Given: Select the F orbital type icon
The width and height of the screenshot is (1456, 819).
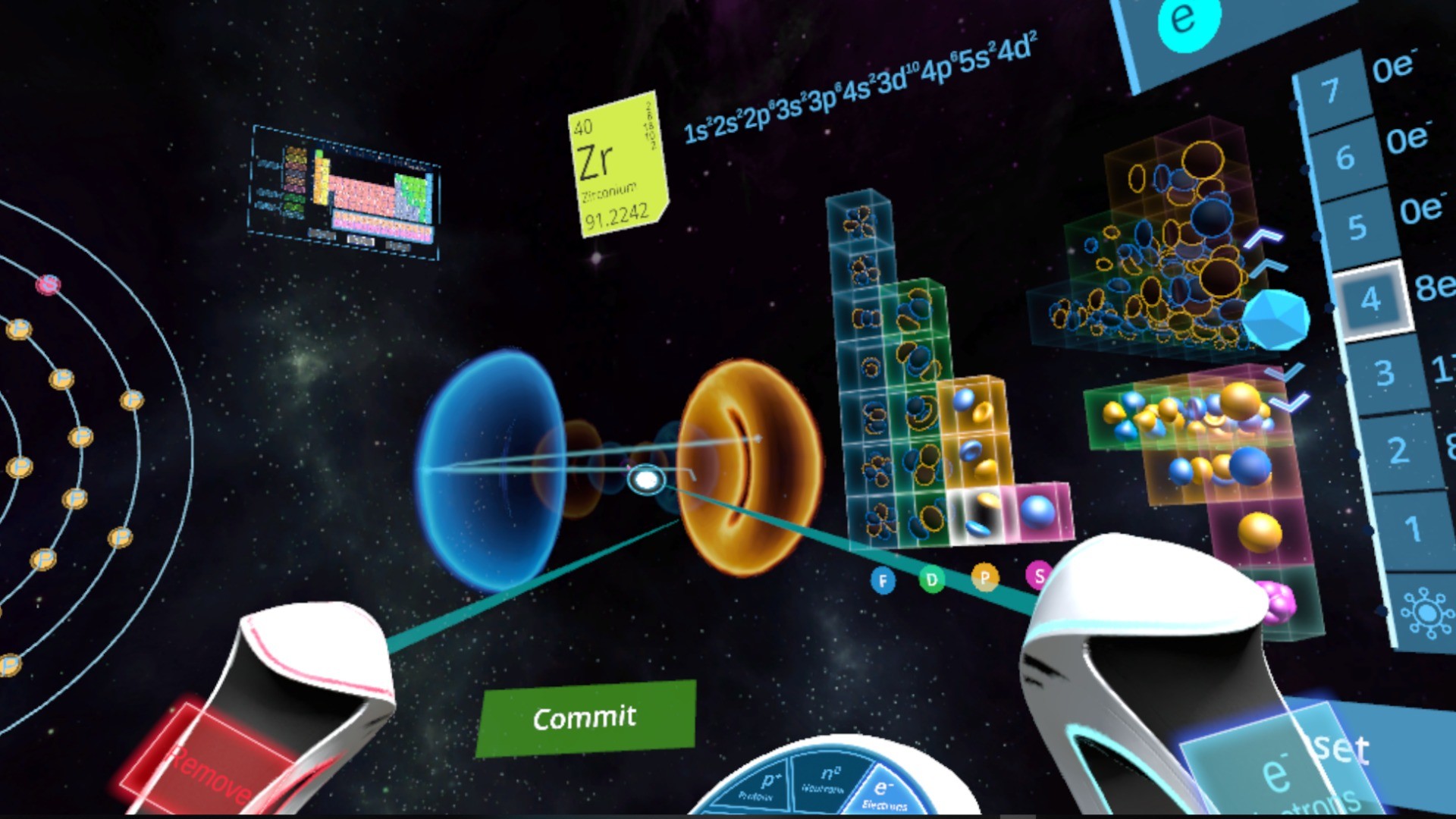Looking at the screenshot, I should (883, 580).
